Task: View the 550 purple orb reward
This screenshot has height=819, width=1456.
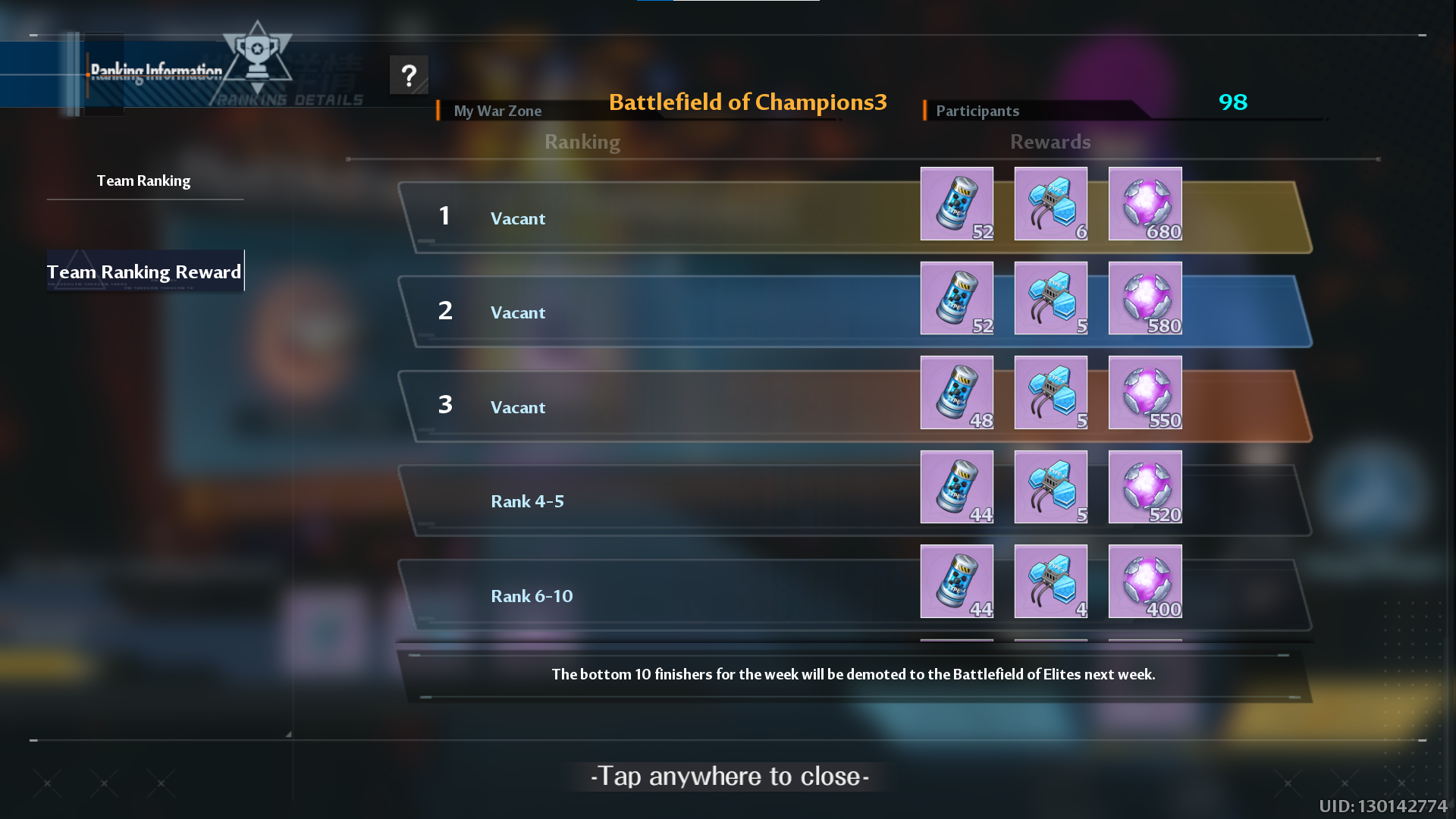Action: click(x=1144, y=393)
